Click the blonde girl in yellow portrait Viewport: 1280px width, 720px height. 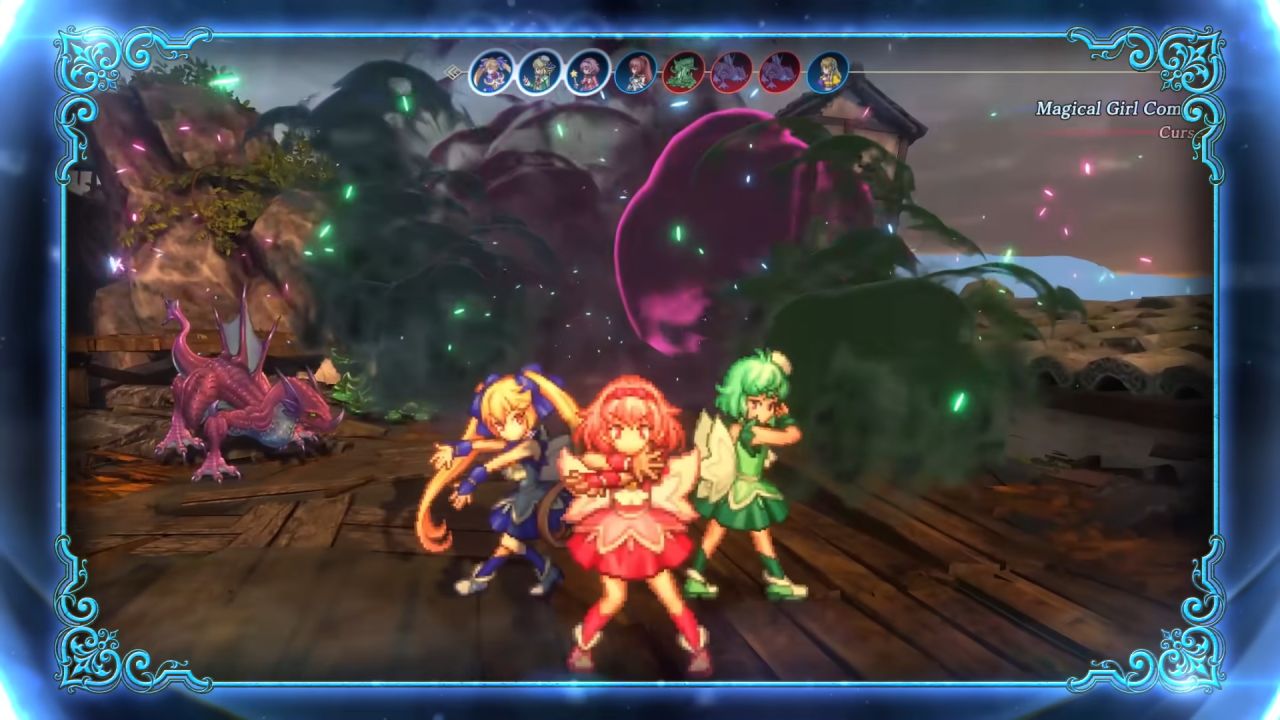click(828, 72)
